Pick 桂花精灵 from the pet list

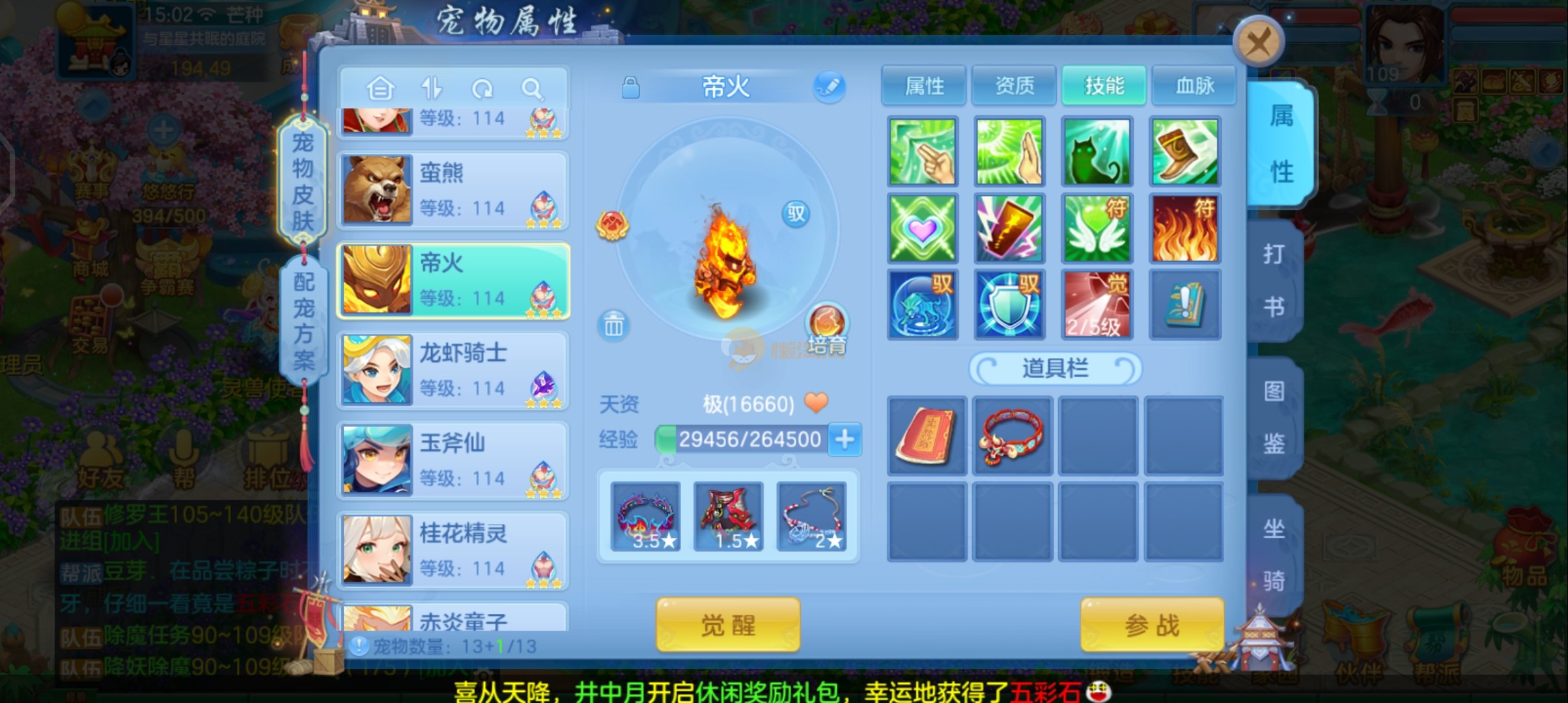[453, 549]
